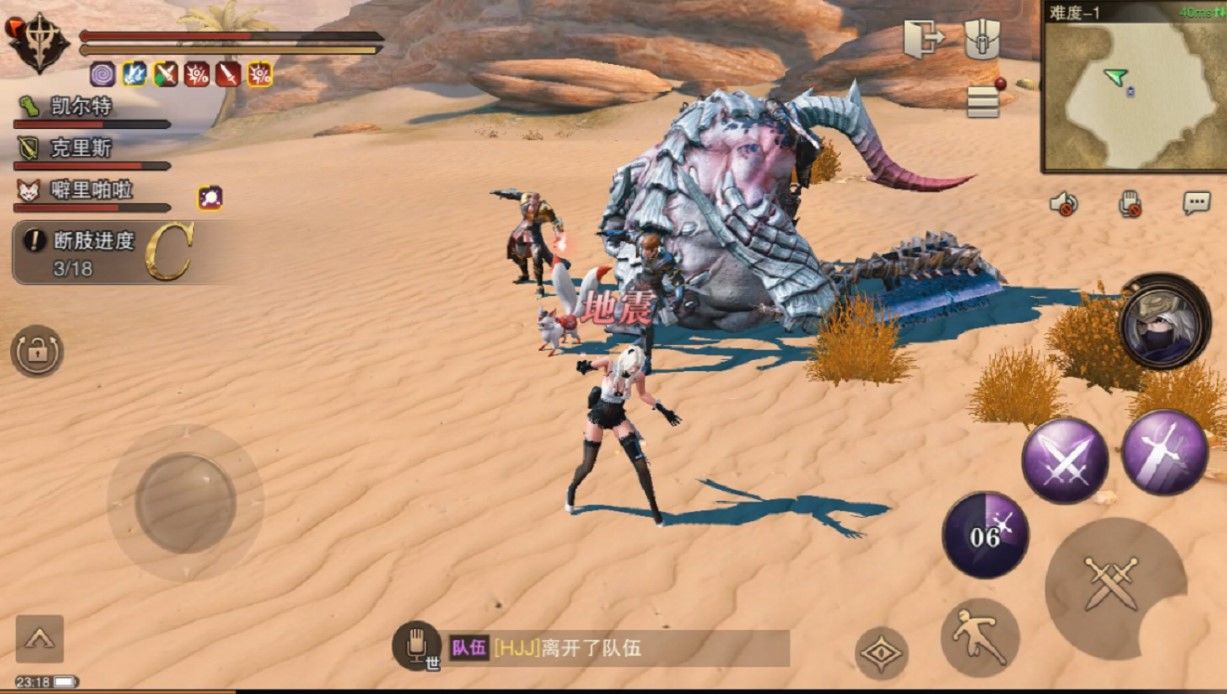1227x694 pixels.
Task: Use the purple downward sword strike skill
Action: tap(1164, 451)
